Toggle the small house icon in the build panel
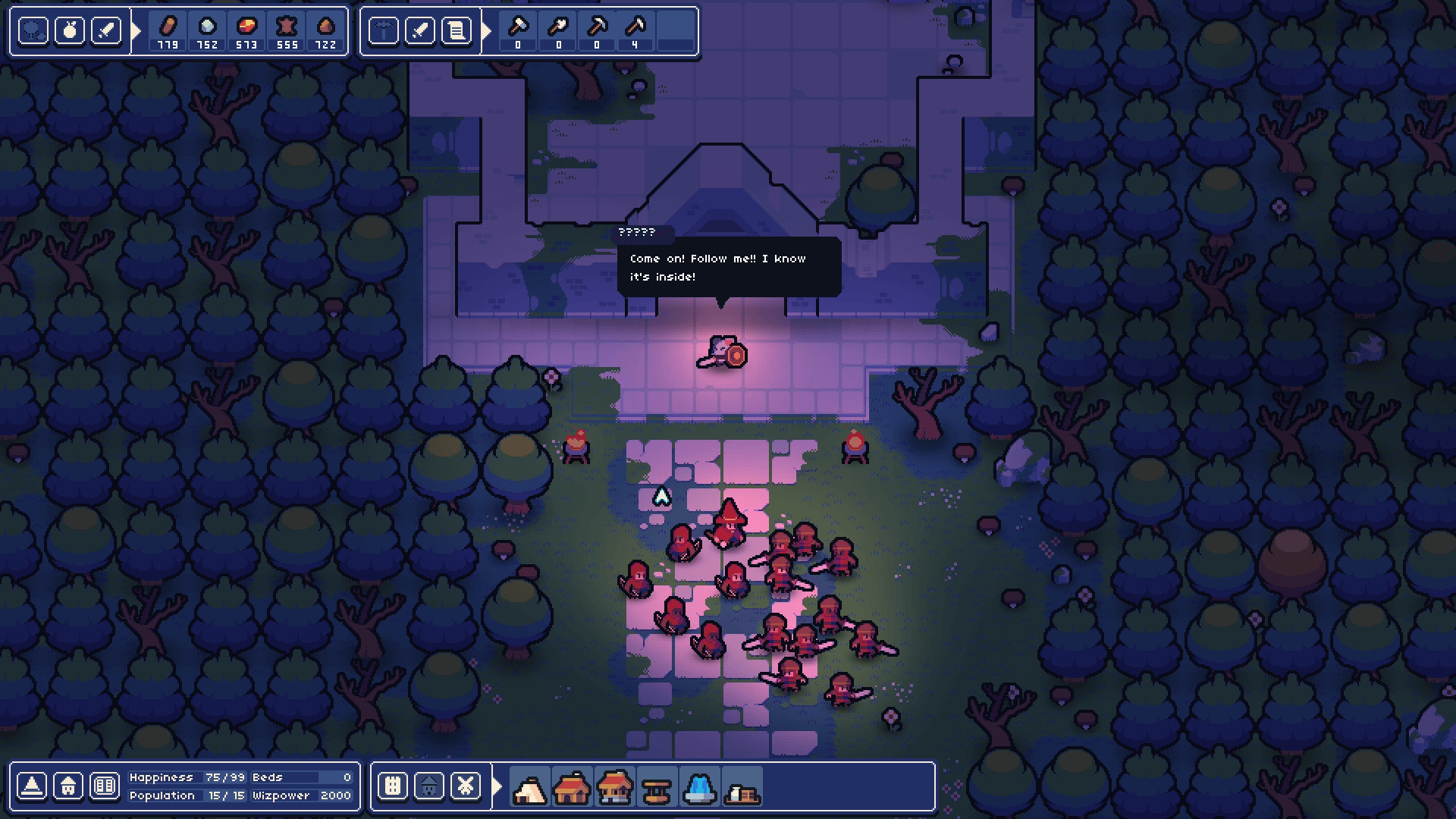Screen dimensions: 1456x819 pos(428,786)
